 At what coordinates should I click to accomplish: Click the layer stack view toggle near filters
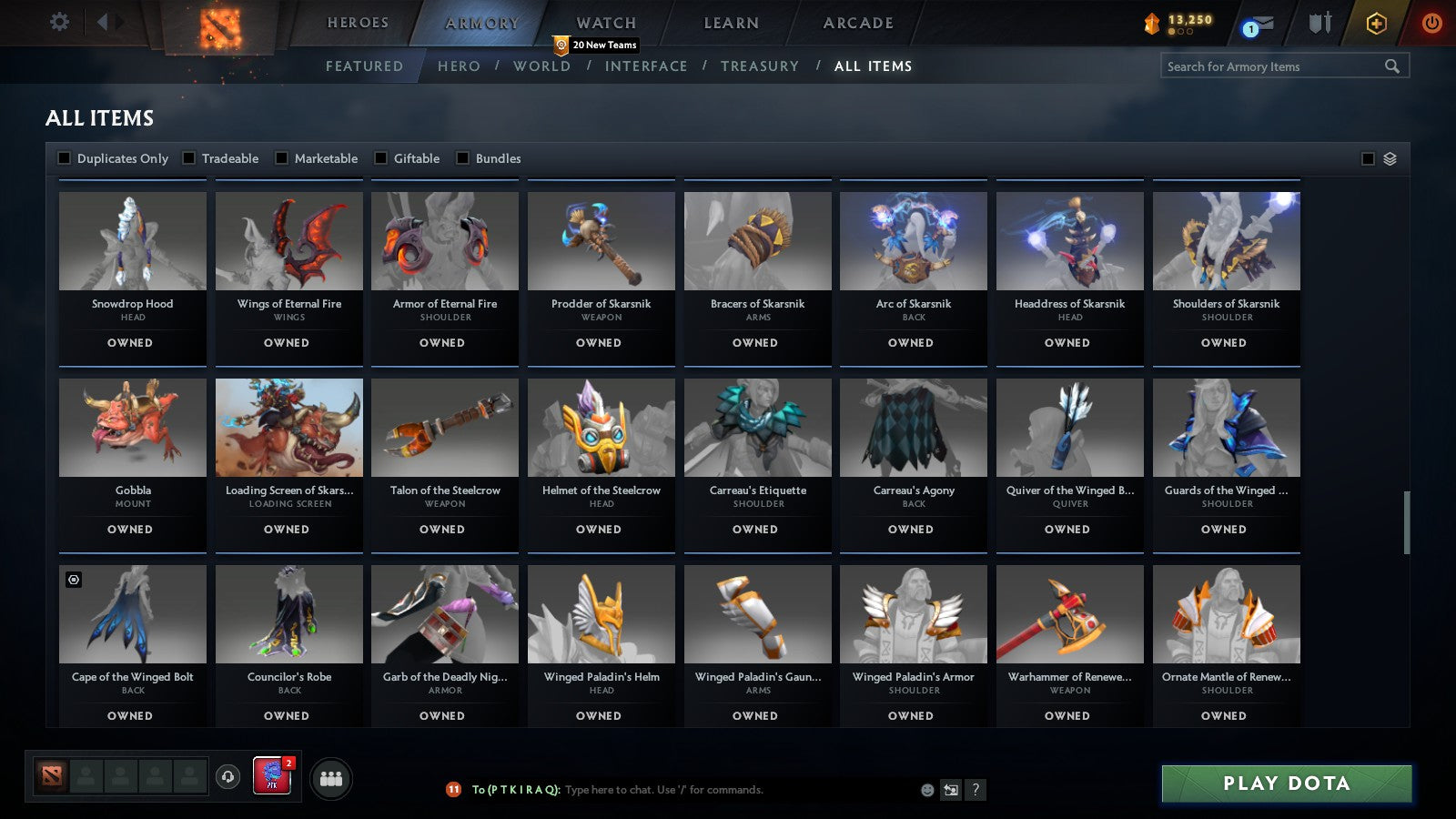coord(1388,157)
